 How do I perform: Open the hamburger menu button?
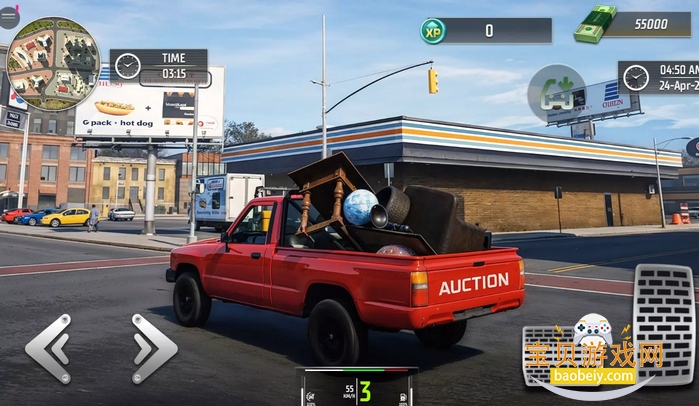tap(9, 17)
